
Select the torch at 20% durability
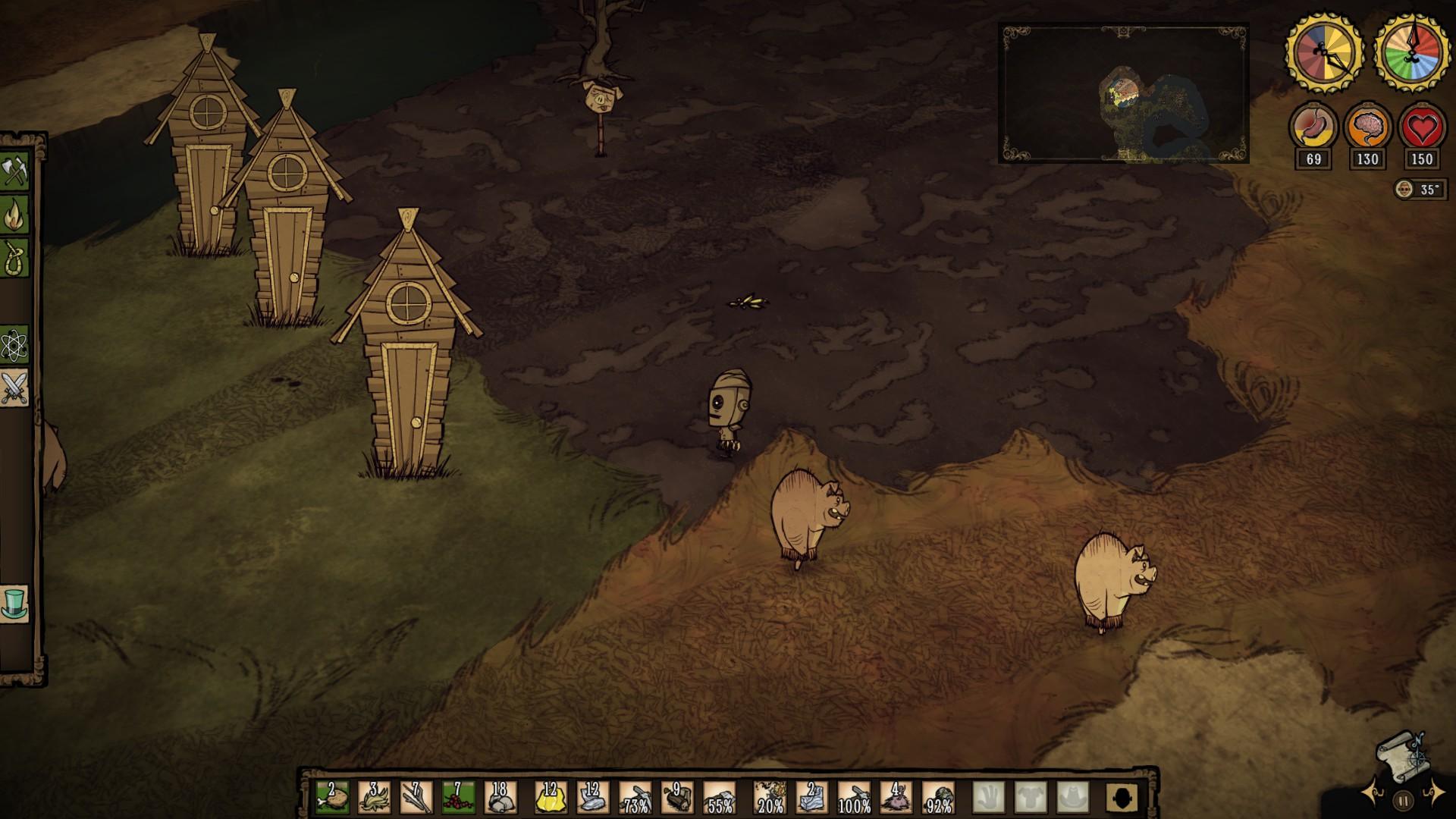coord(770,798)
